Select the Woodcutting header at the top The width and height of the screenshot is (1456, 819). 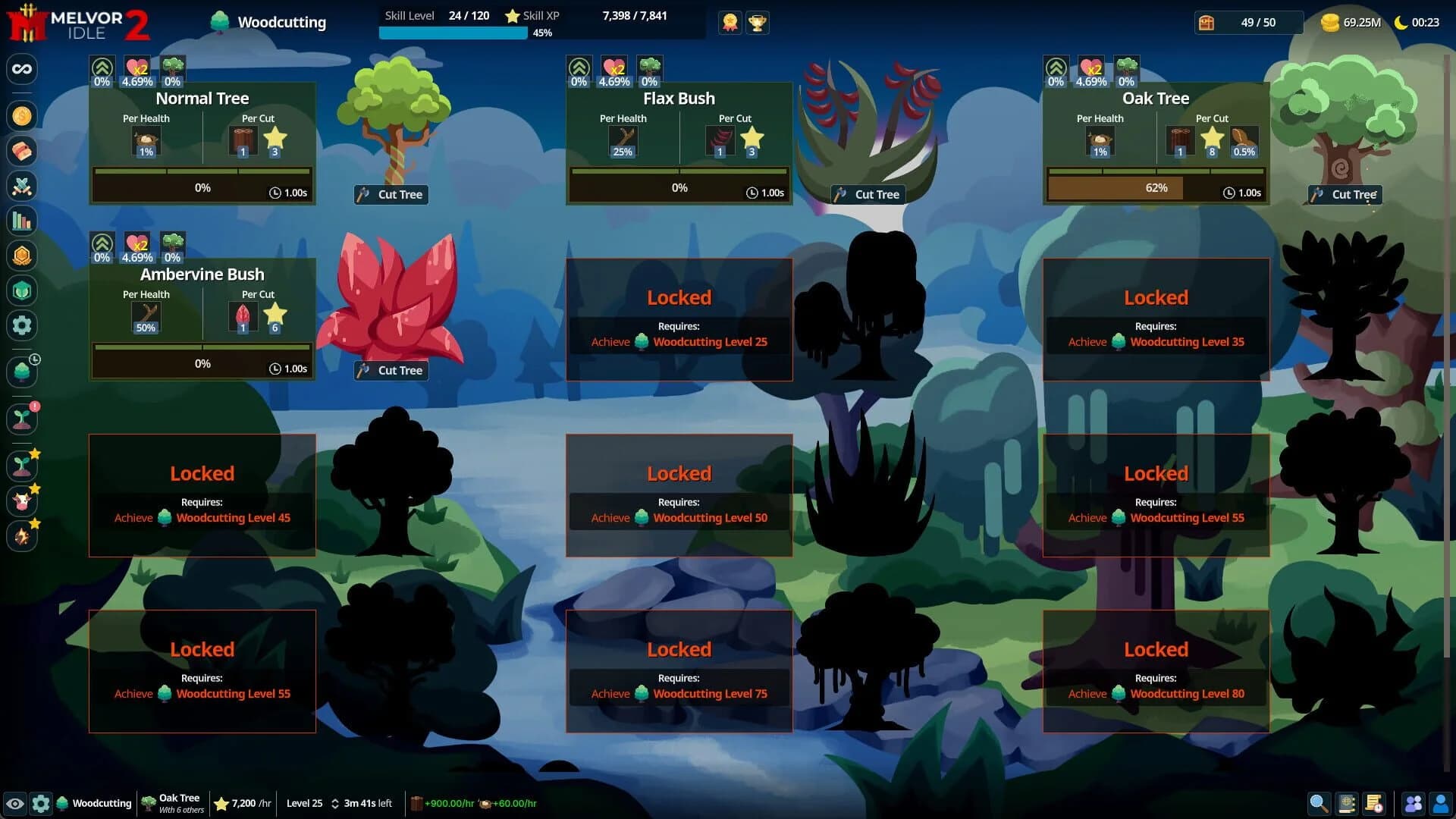click(269, 22)
